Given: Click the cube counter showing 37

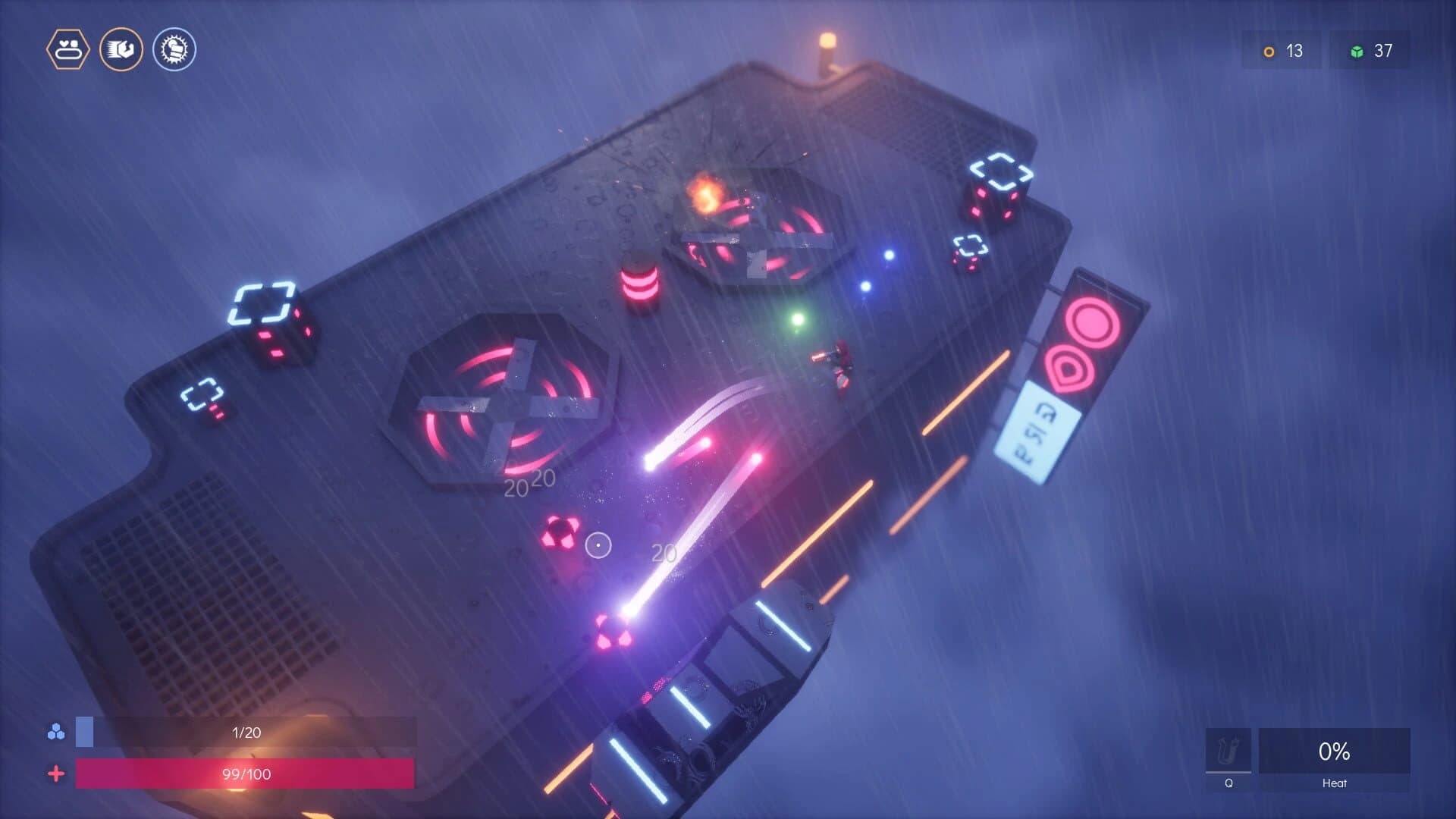Looking at the screenshot, I should tap(1384, 52).
